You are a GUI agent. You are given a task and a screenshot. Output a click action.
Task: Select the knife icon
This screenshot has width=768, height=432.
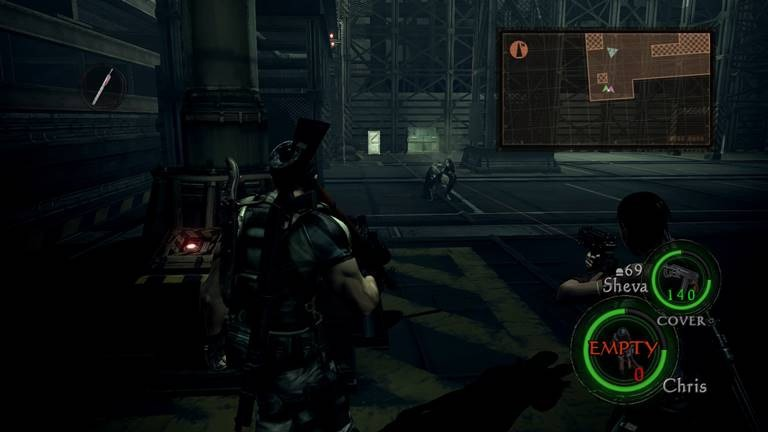pyautogui.click(x=104, y=88)
